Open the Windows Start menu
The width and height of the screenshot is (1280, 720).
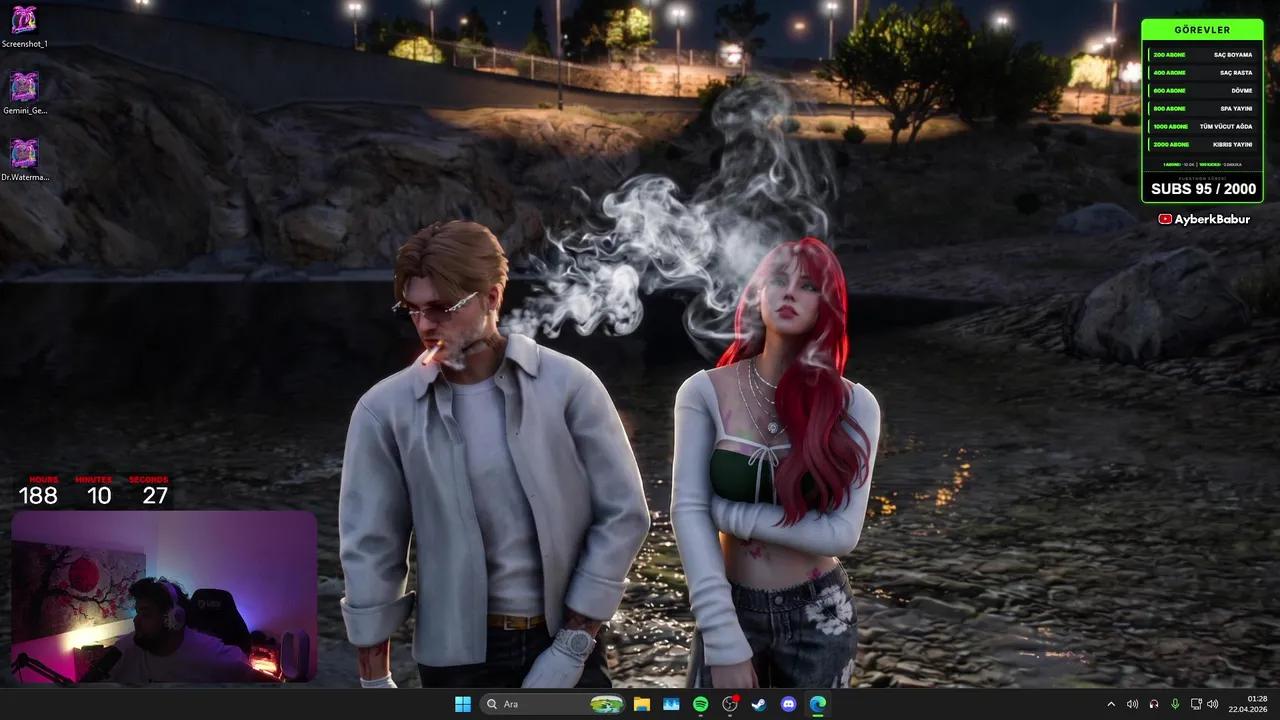pos(463,704)
